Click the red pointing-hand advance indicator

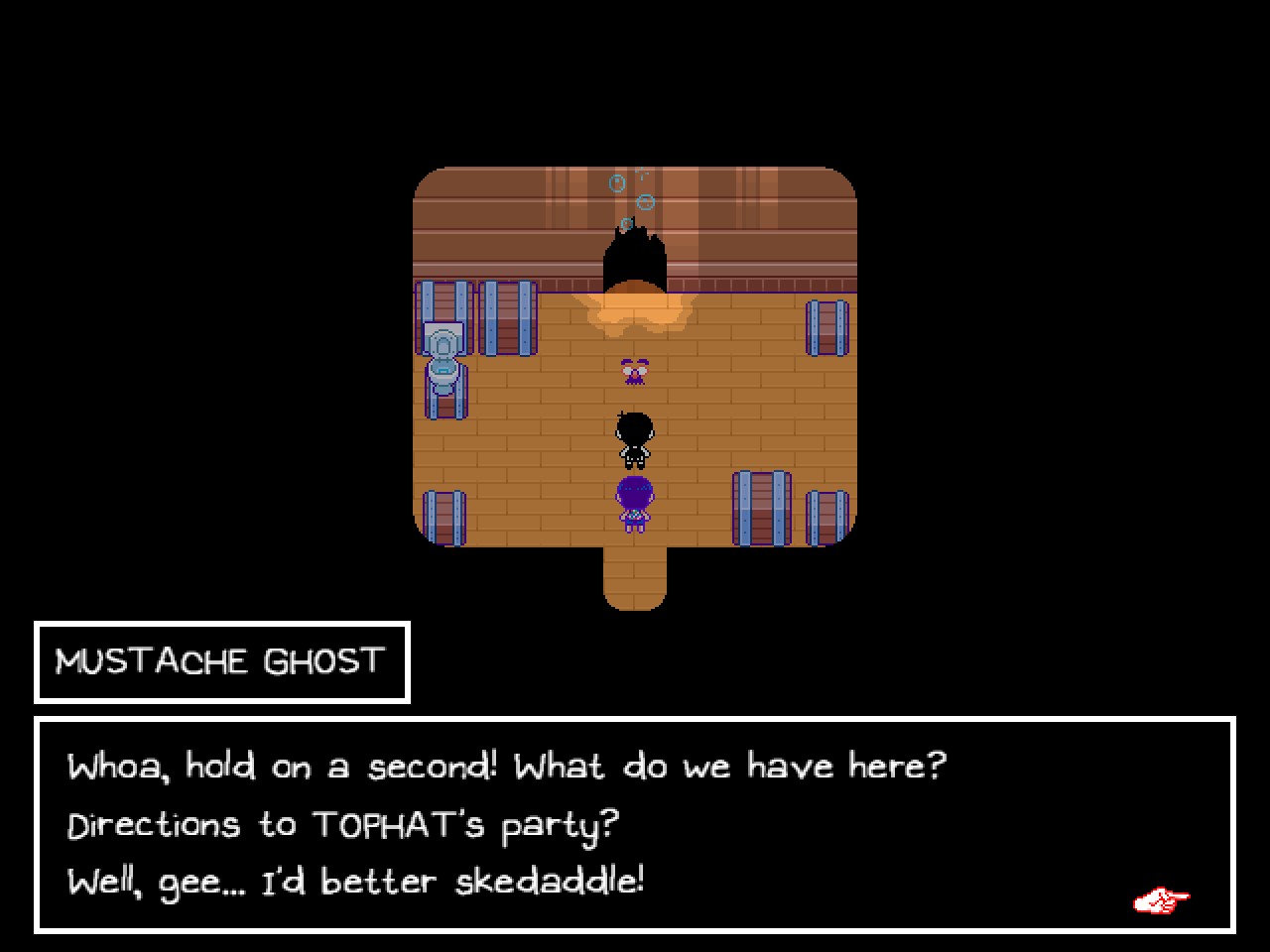tap(1161, 898)
